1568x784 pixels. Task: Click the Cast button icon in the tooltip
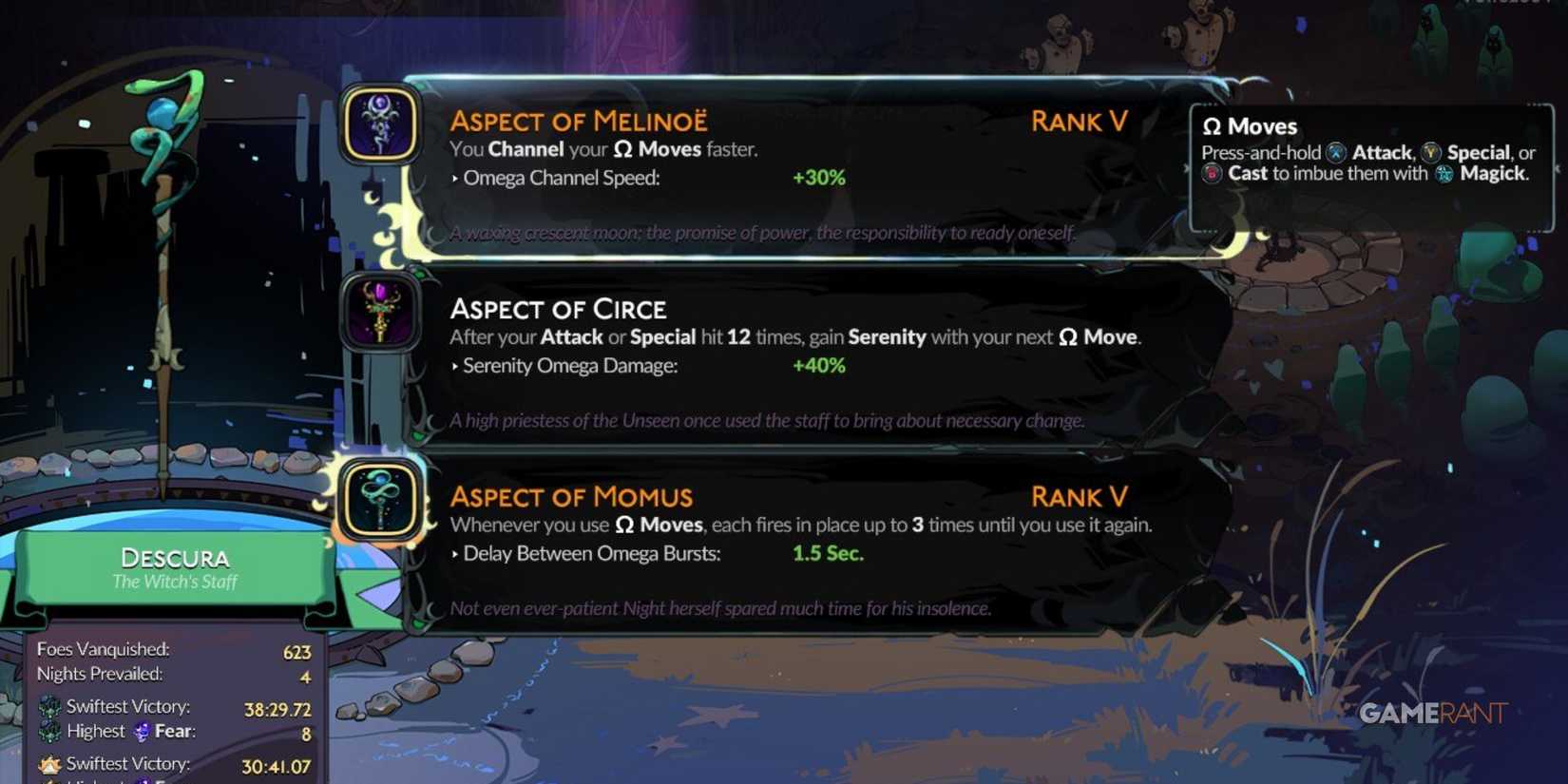pos(1212,174)
